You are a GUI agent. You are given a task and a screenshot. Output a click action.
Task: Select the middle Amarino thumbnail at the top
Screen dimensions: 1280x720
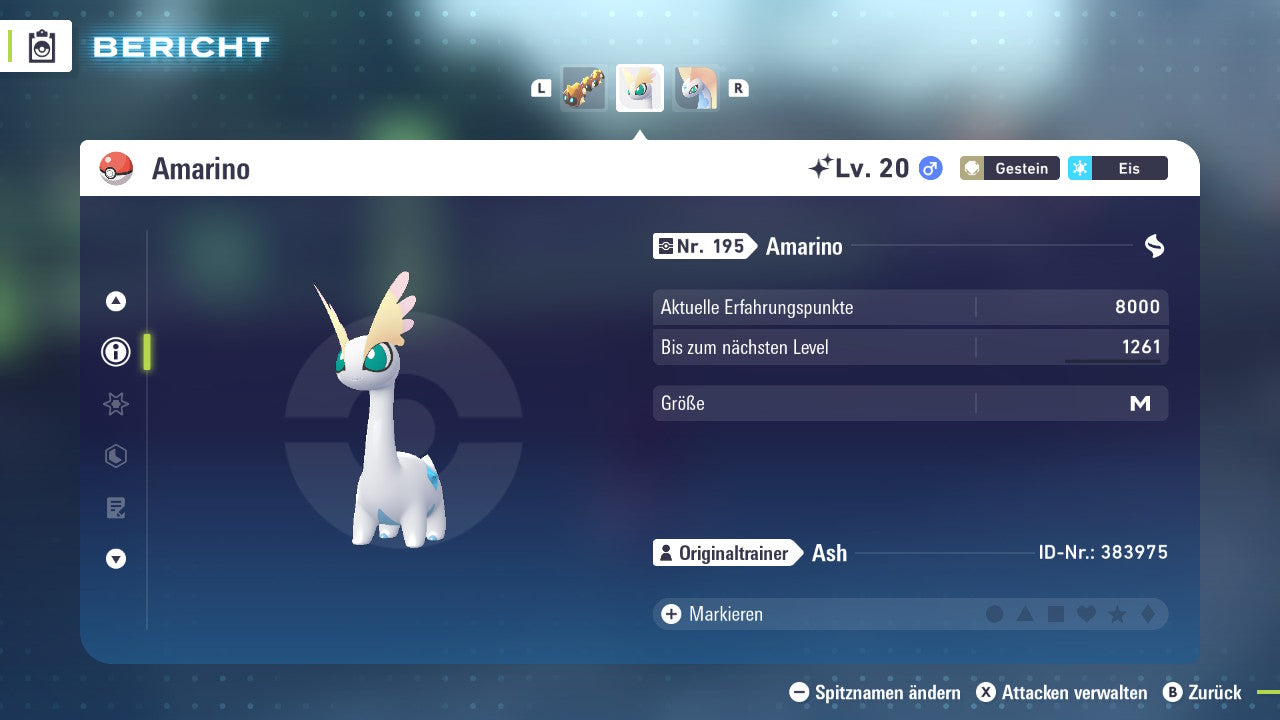pos(639,87)
